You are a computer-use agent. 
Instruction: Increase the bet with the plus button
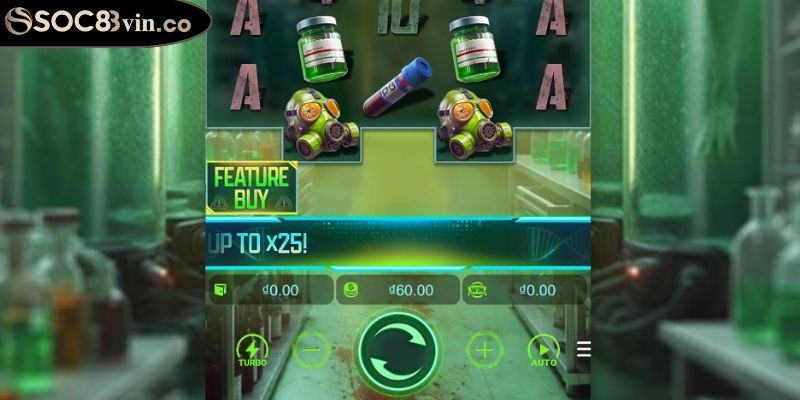485,350
